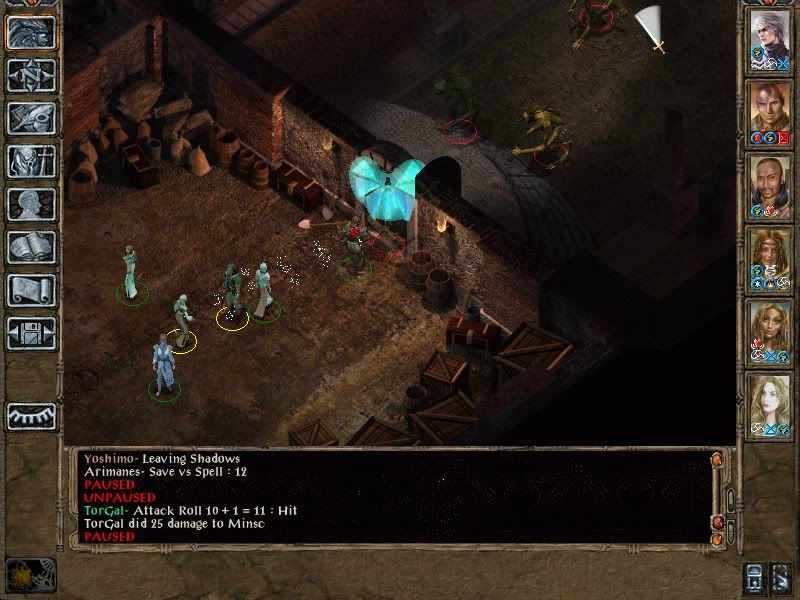The width and height of the screenshot is (800, 600).
Task: Open the character record screen
Action: pyautogui.click(x=31, y=204)
